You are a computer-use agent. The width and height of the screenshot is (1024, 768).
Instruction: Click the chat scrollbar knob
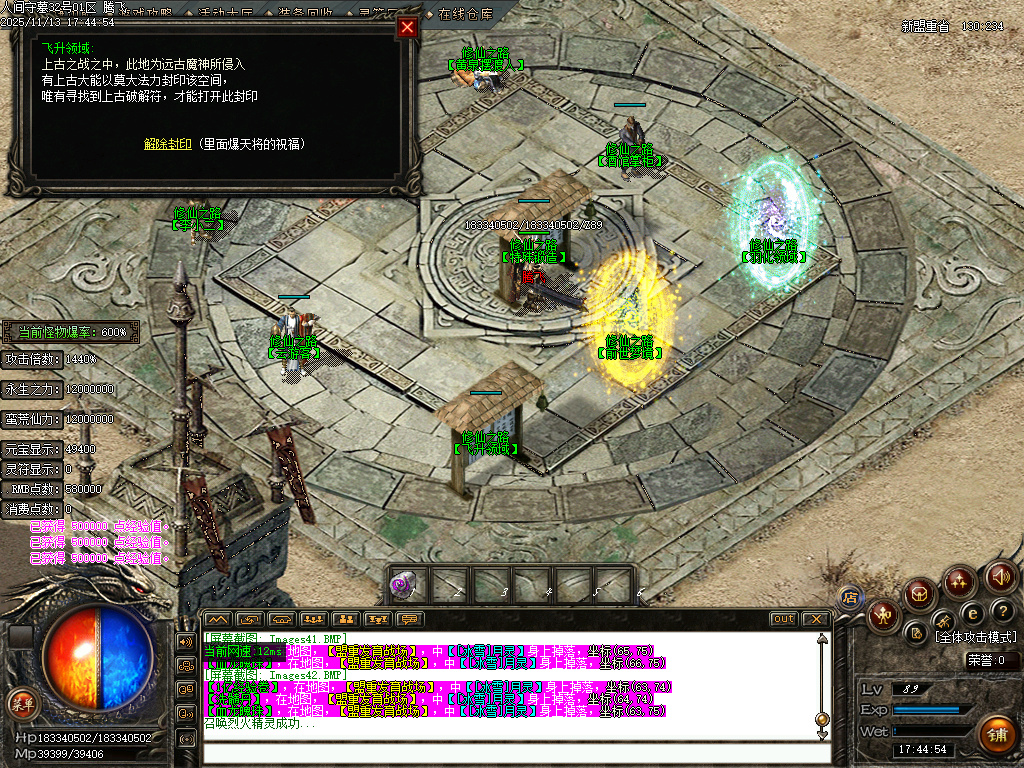click(x=822, y=719)
